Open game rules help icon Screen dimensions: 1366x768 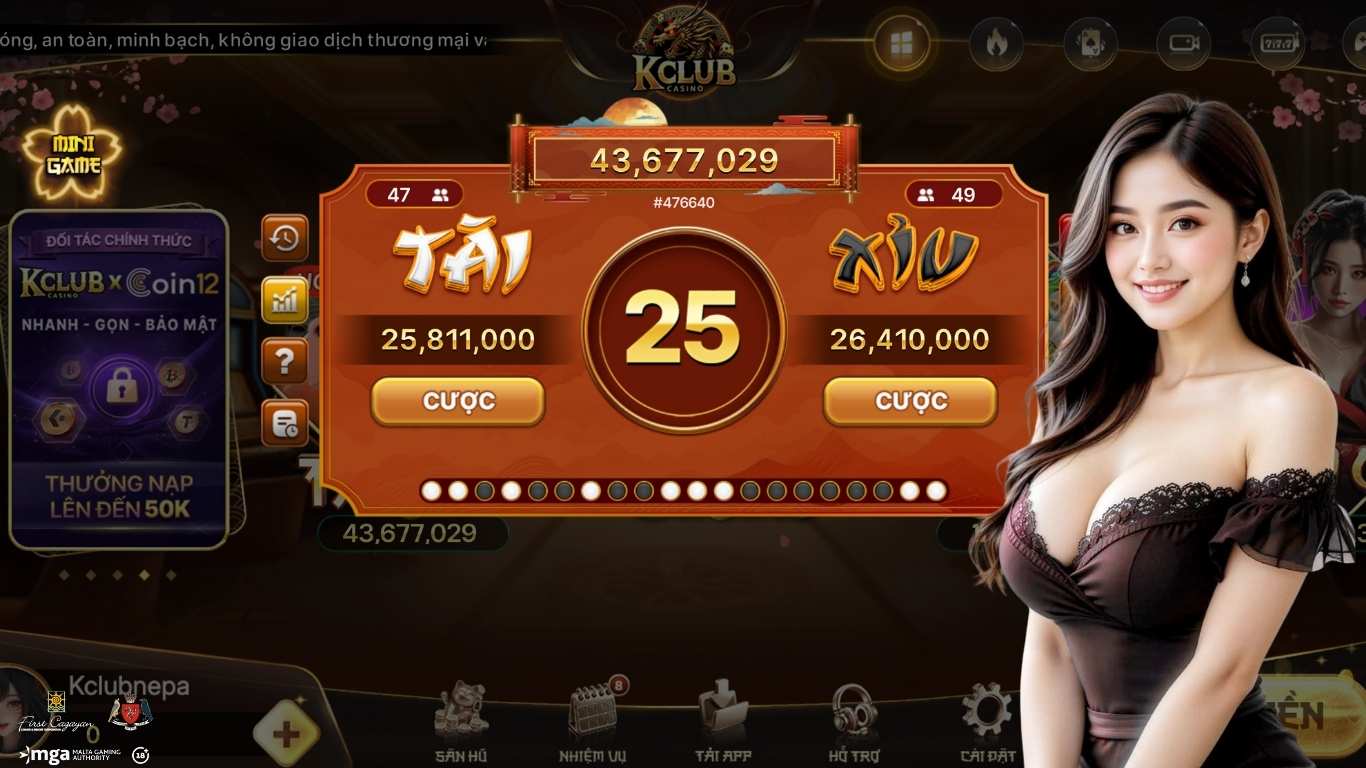click(284, 361)
